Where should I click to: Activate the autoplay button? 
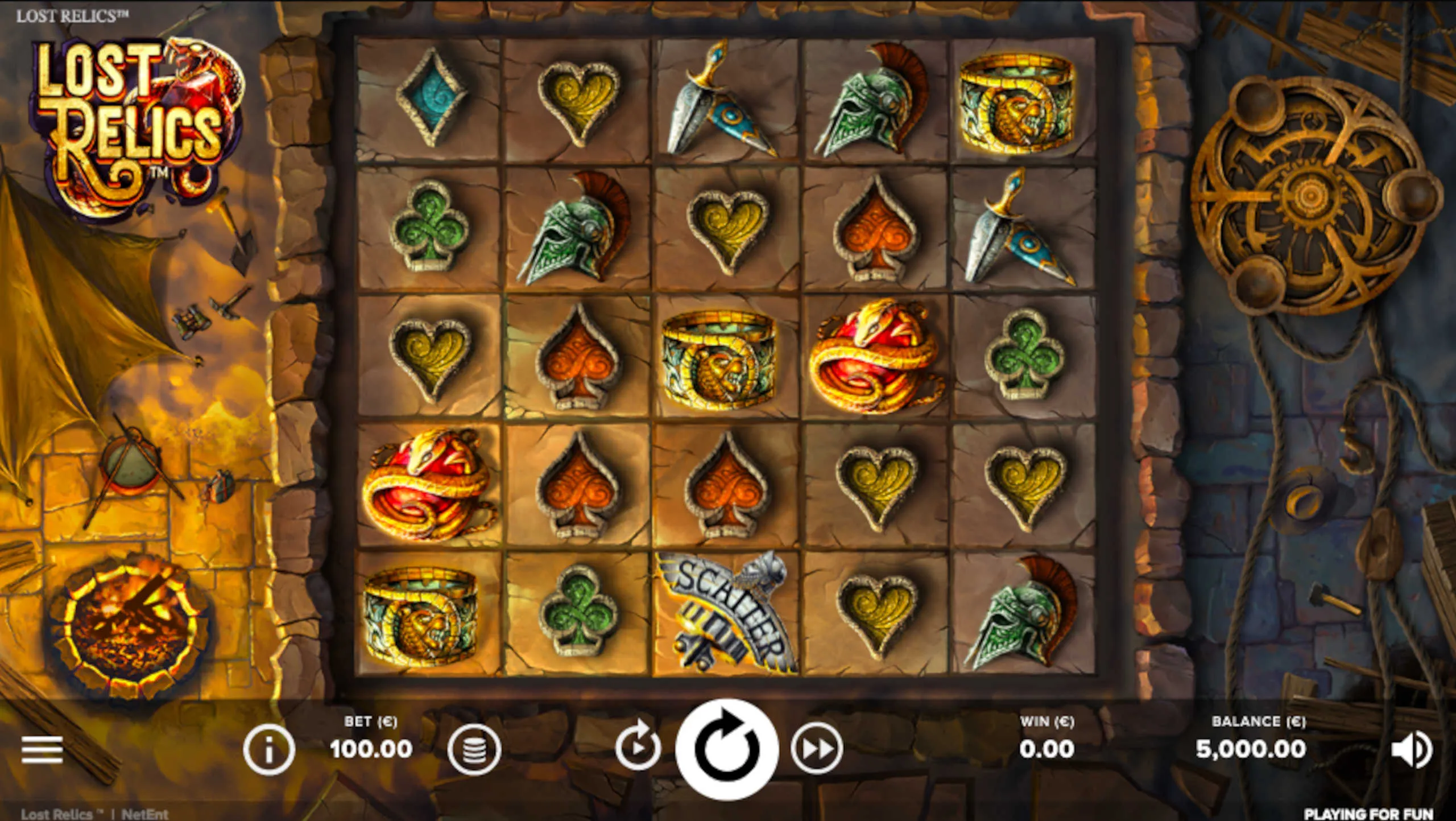[638, 746]
